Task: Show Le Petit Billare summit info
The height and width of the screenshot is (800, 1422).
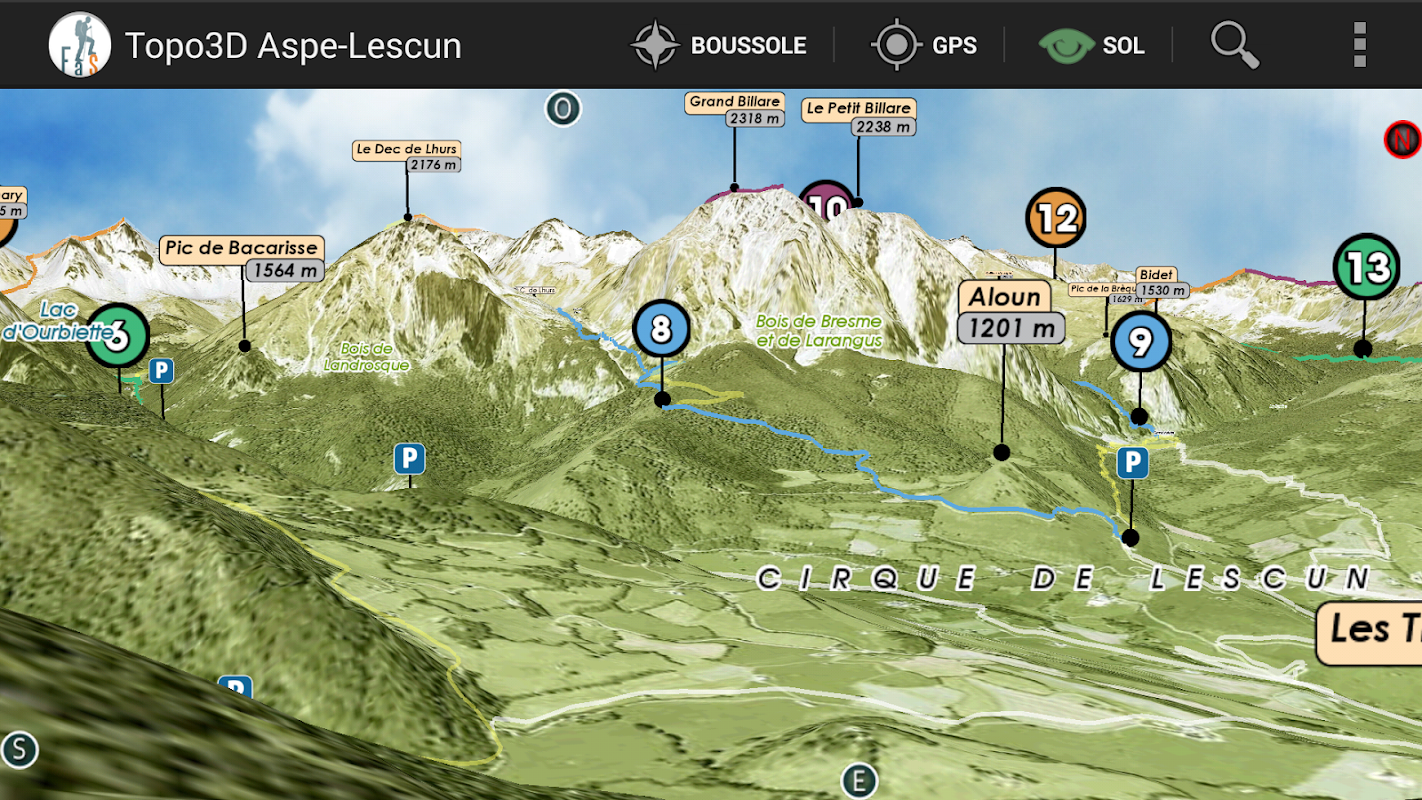Action: coord(859,116)
